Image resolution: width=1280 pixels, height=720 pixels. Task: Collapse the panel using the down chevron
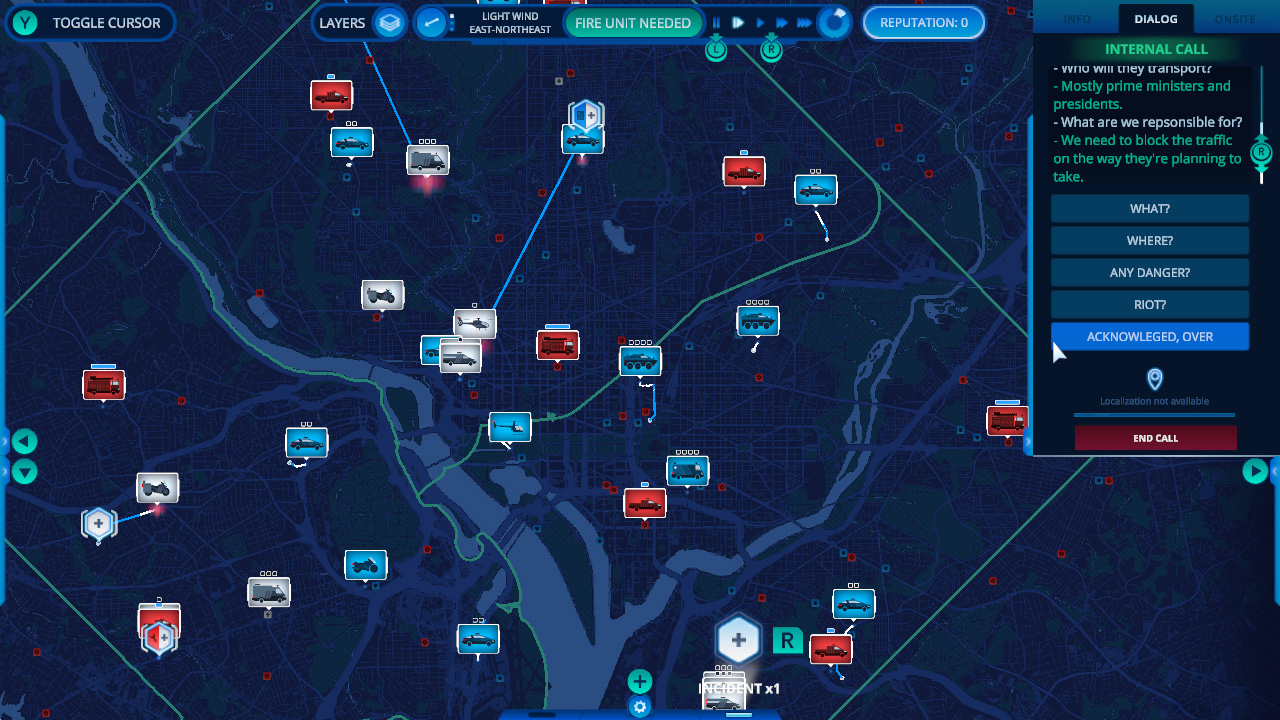pos(24,471)
